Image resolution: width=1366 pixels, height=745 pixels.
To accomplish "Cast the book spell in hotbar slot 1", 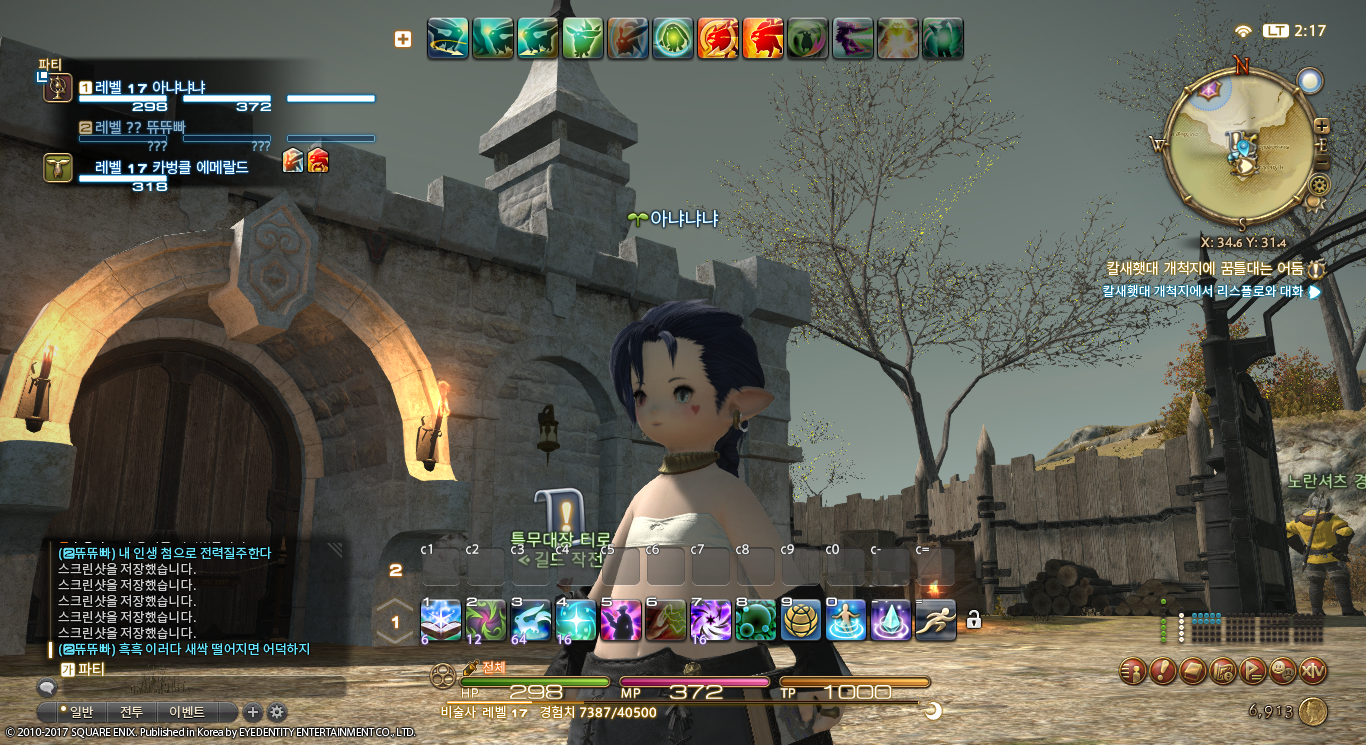I will pyautogui.click(x=440, y=620).
